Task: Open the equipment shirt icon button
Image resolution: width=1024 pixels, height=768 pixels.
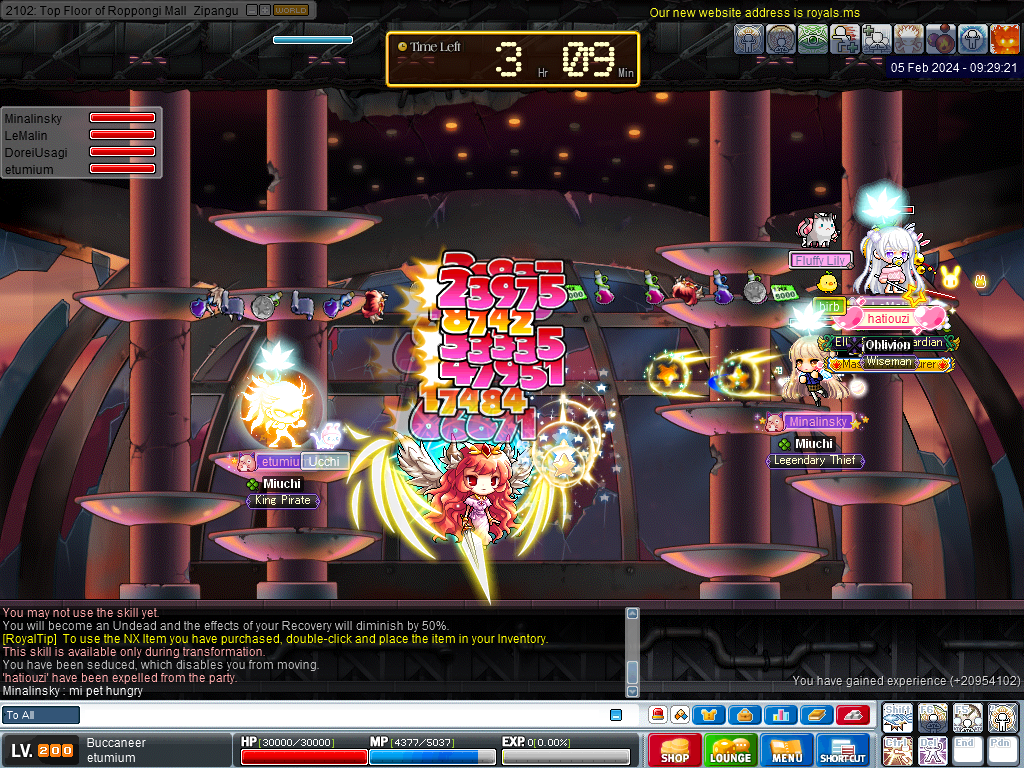Action: click(x=710, y=715)
